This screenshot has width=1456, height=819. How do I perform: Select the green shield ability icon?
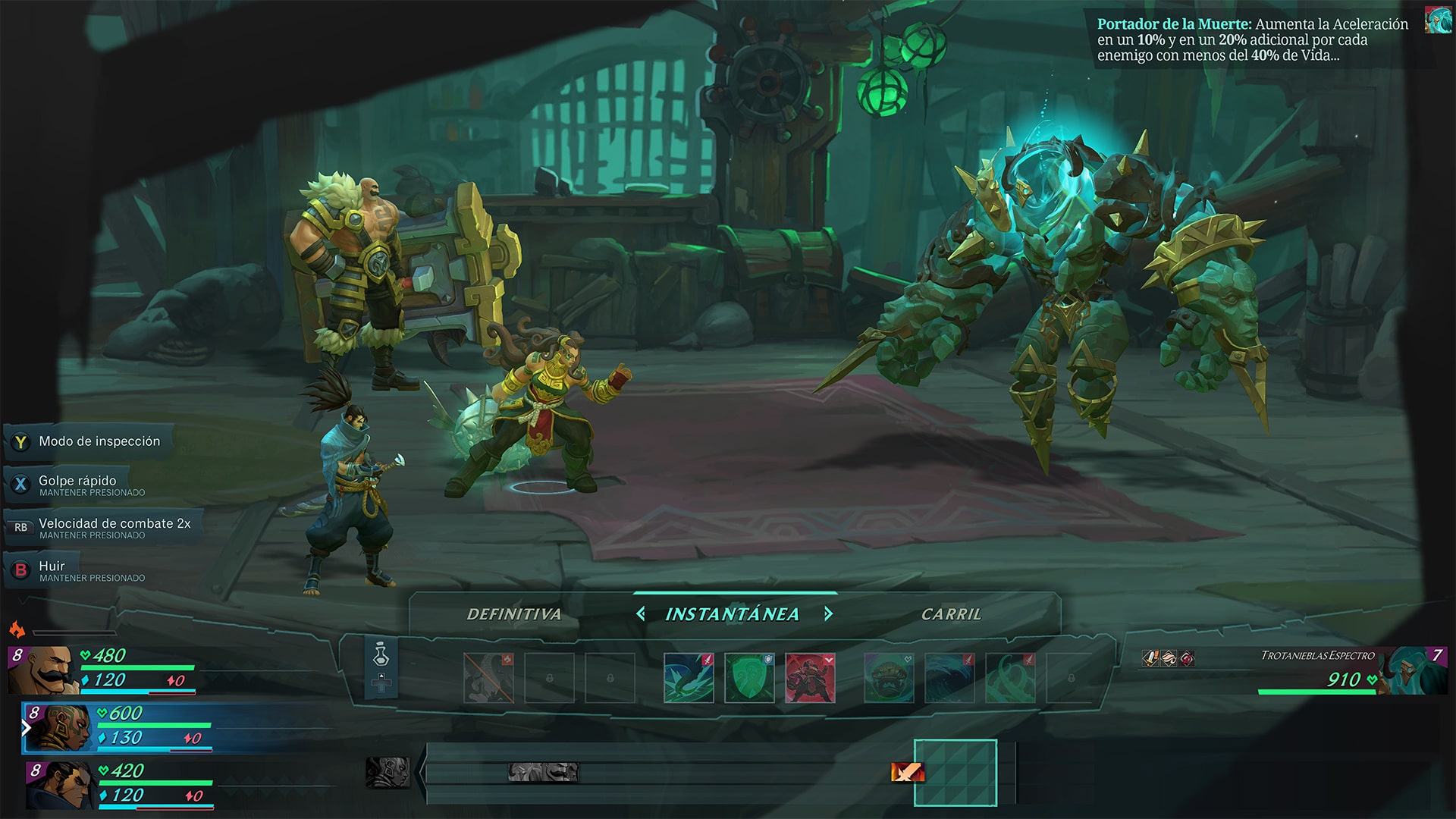coord(749,677)
